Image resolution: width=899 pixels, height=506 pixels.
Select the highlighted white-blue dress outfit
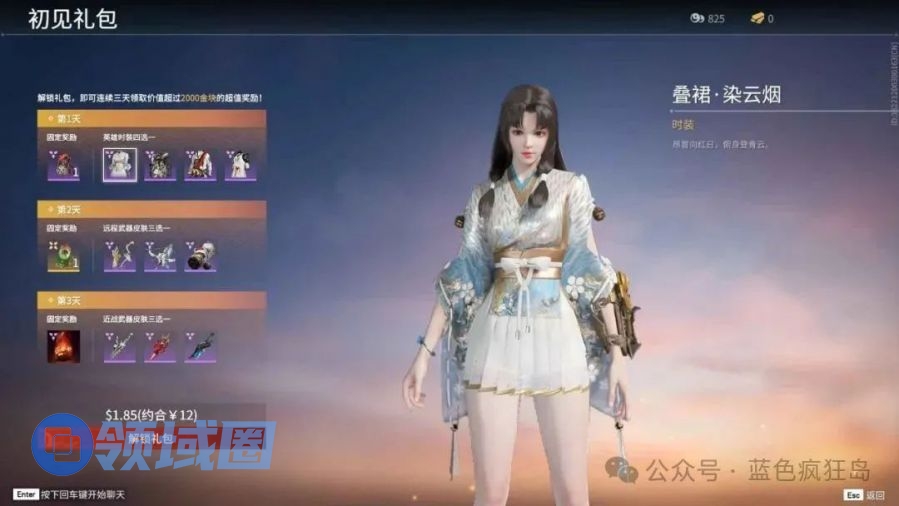(x=120, y=164)
